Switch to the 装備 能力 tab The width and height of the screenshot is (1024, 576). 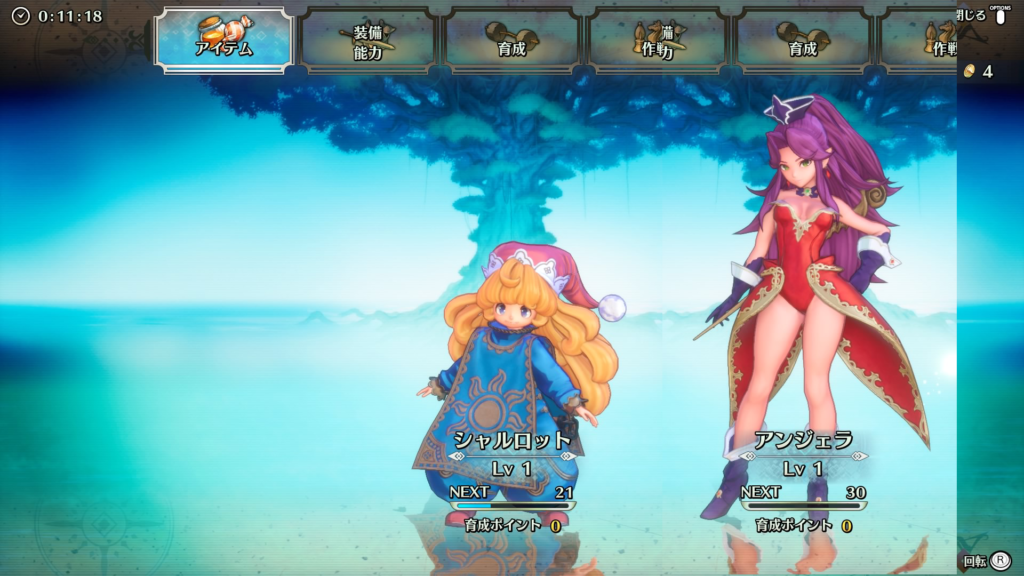coord(368,41)
